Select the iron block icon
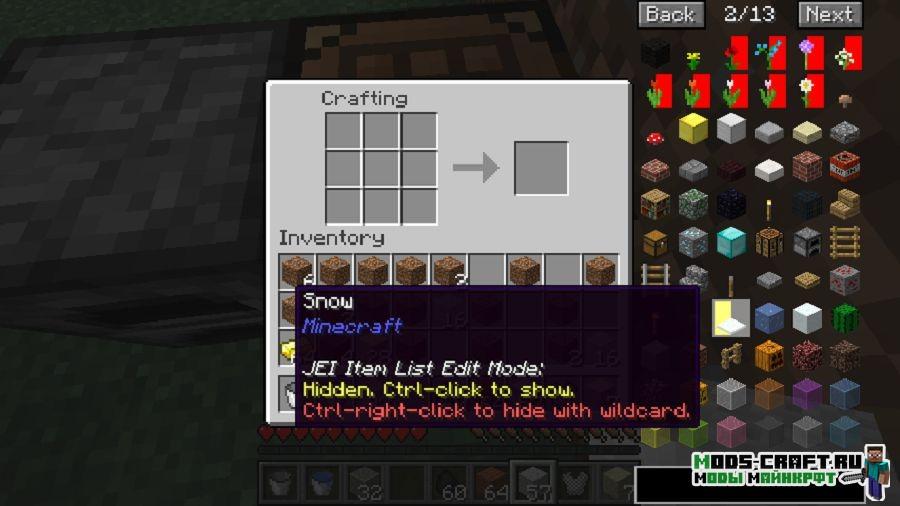Screen dimensions: 900x506 click(731, 128)
